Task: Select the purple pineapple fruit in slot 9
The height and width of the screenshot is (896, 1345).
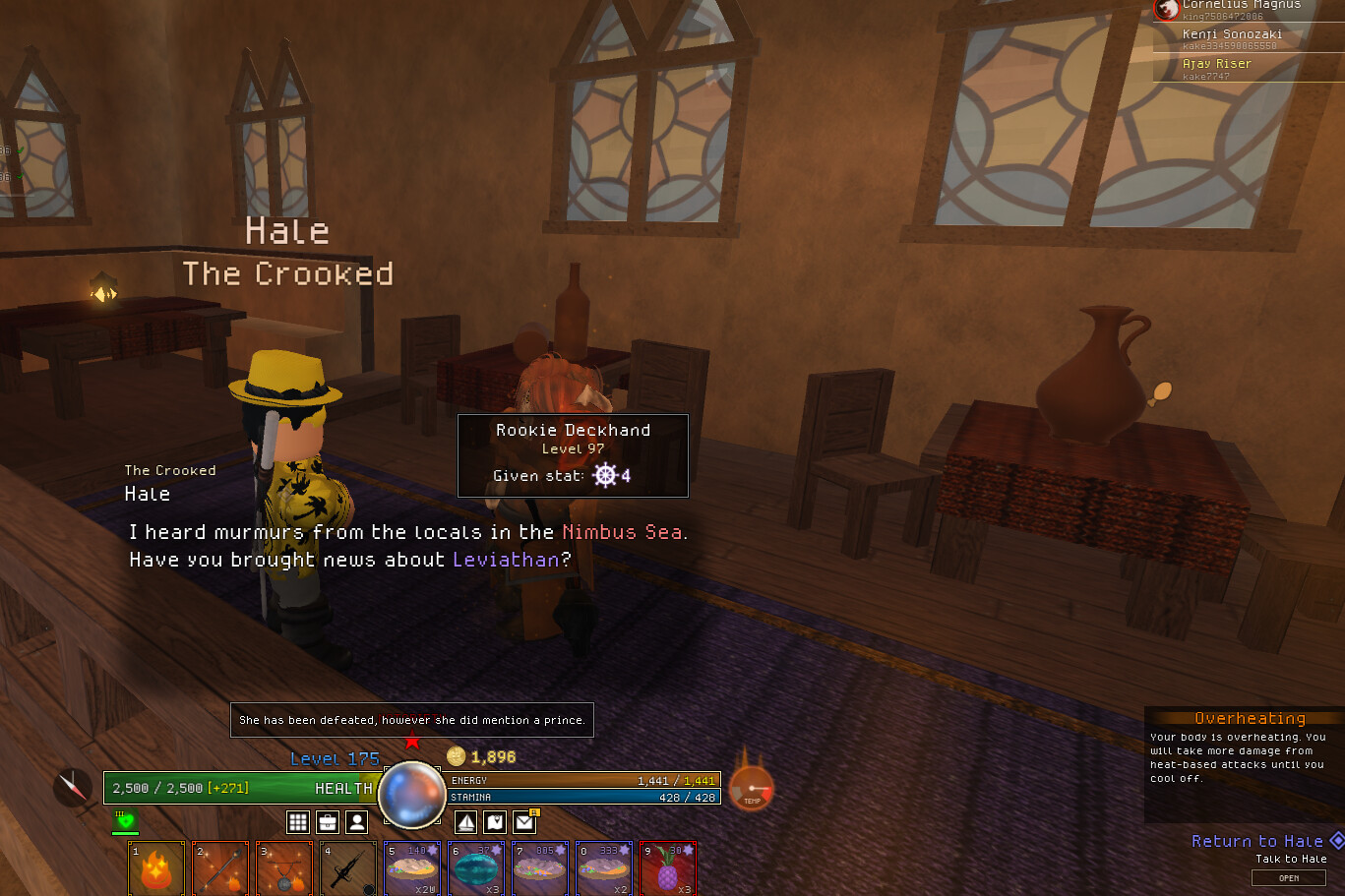Action: tap(668, 868)
